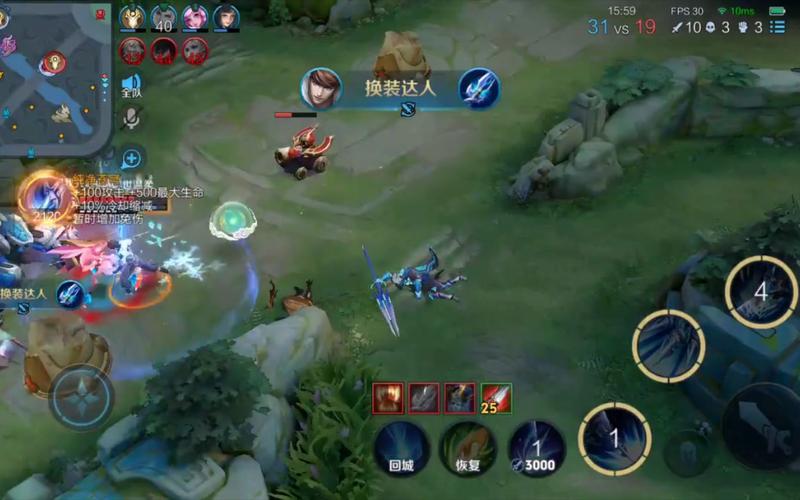The width and height of the screenshot is (800, 500).
Task: Select the pink-haired ally hero portrait
Action: pyautogui.click(x=194, y=18)
